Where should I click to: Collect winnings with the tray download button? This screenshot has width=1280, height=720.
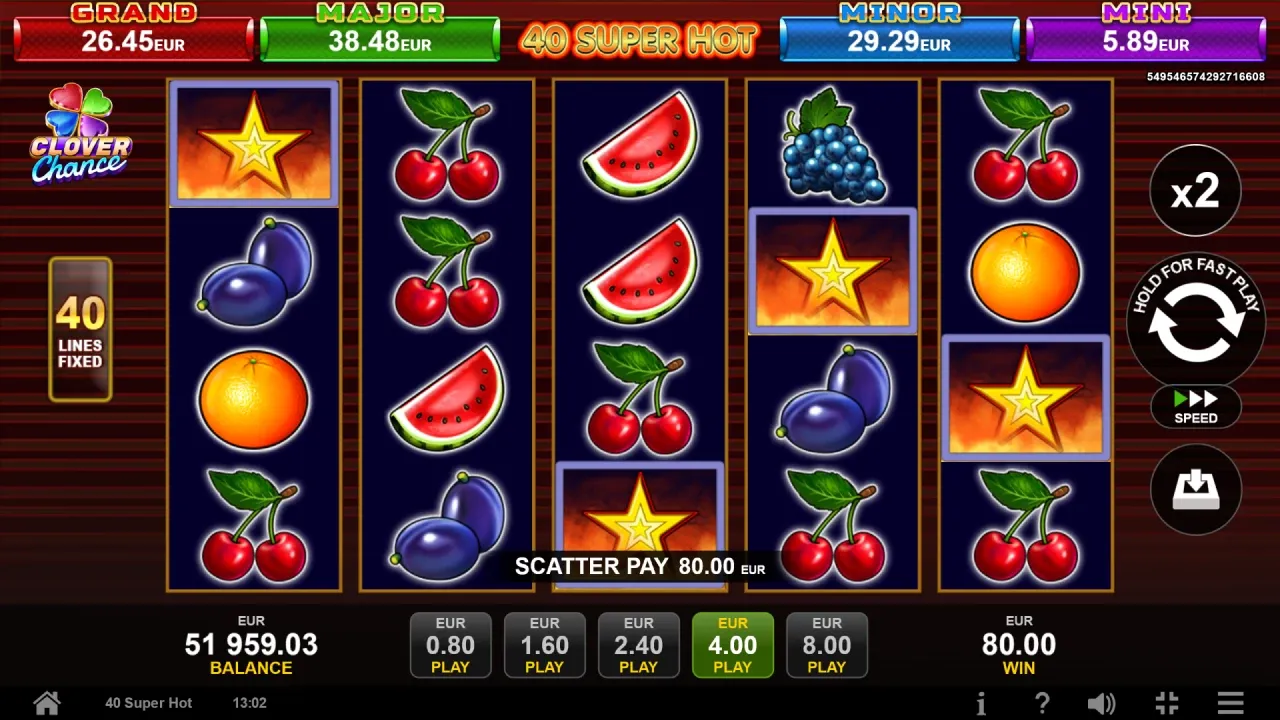tap(1195, 489)
